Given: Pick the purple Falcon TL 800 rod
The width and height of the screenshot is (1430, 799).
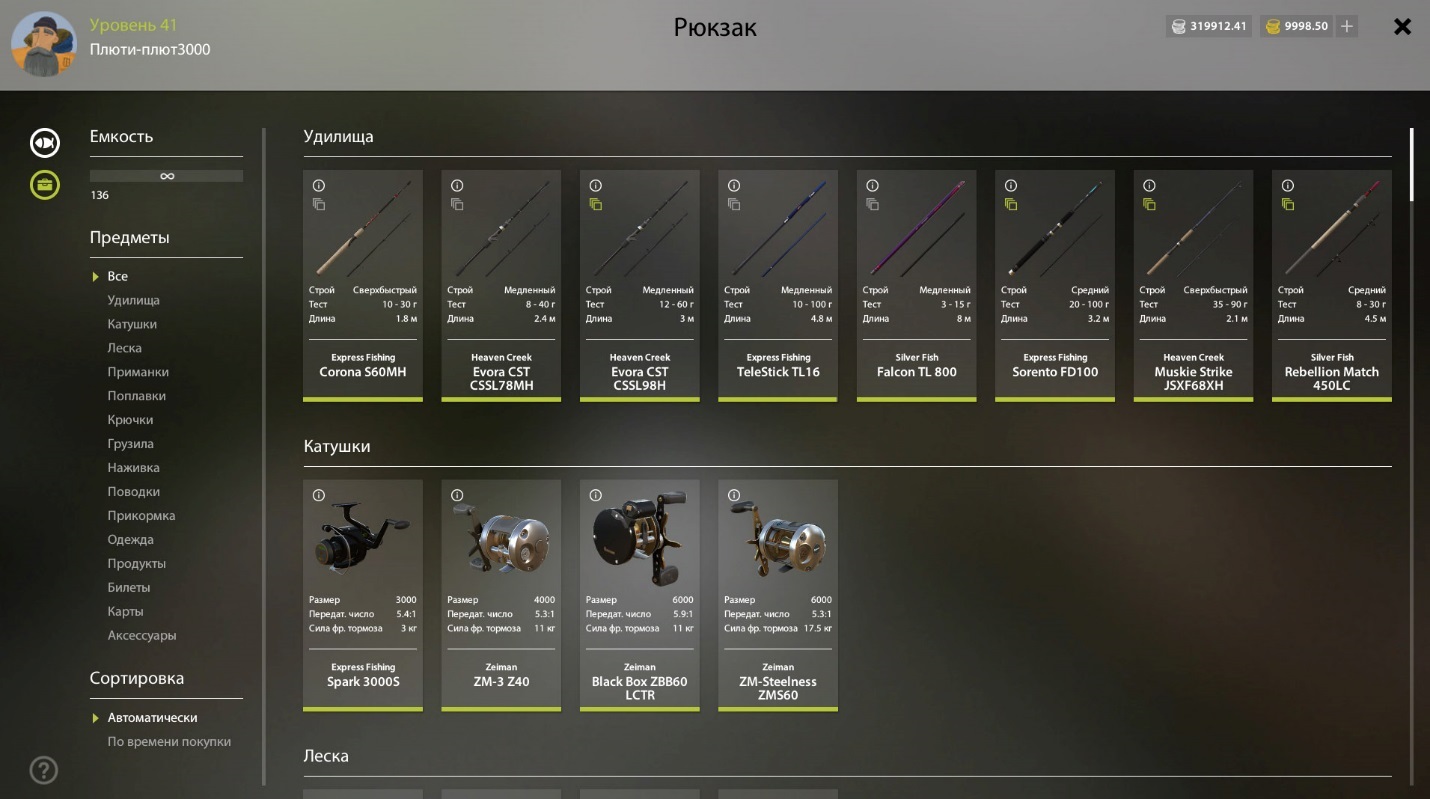Looking at the screenshot, I should tap(916, 285).
